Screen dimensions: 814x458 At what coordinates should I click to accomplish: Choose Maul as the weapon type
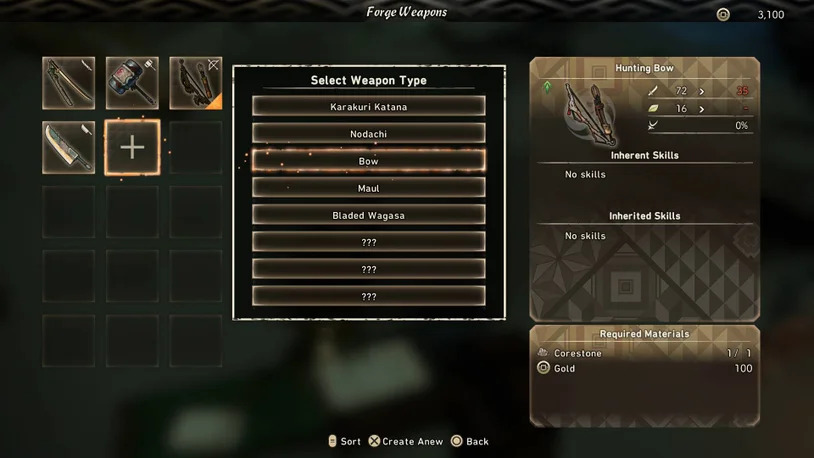click(x=368, y=188)
